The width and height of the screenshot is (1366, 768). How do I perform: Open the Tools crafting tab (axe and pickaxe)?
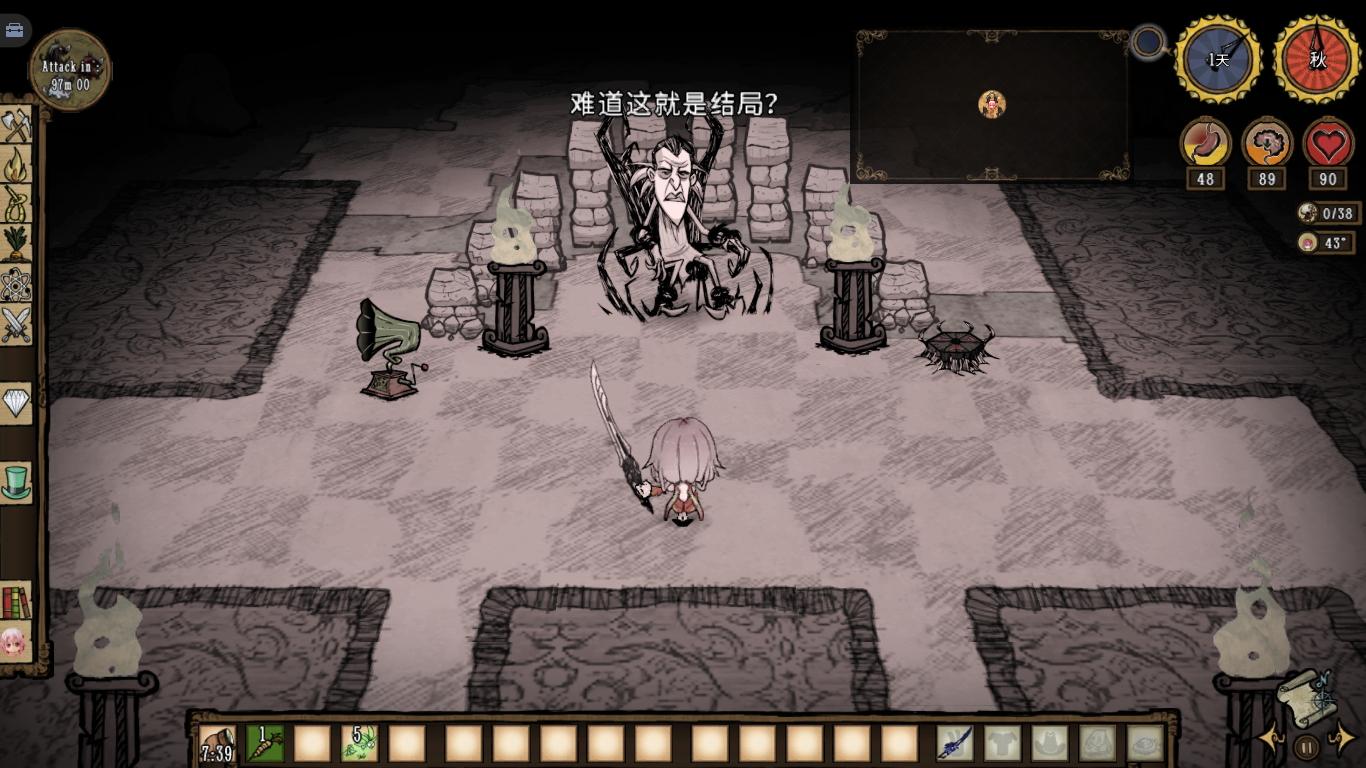(17, 126)
